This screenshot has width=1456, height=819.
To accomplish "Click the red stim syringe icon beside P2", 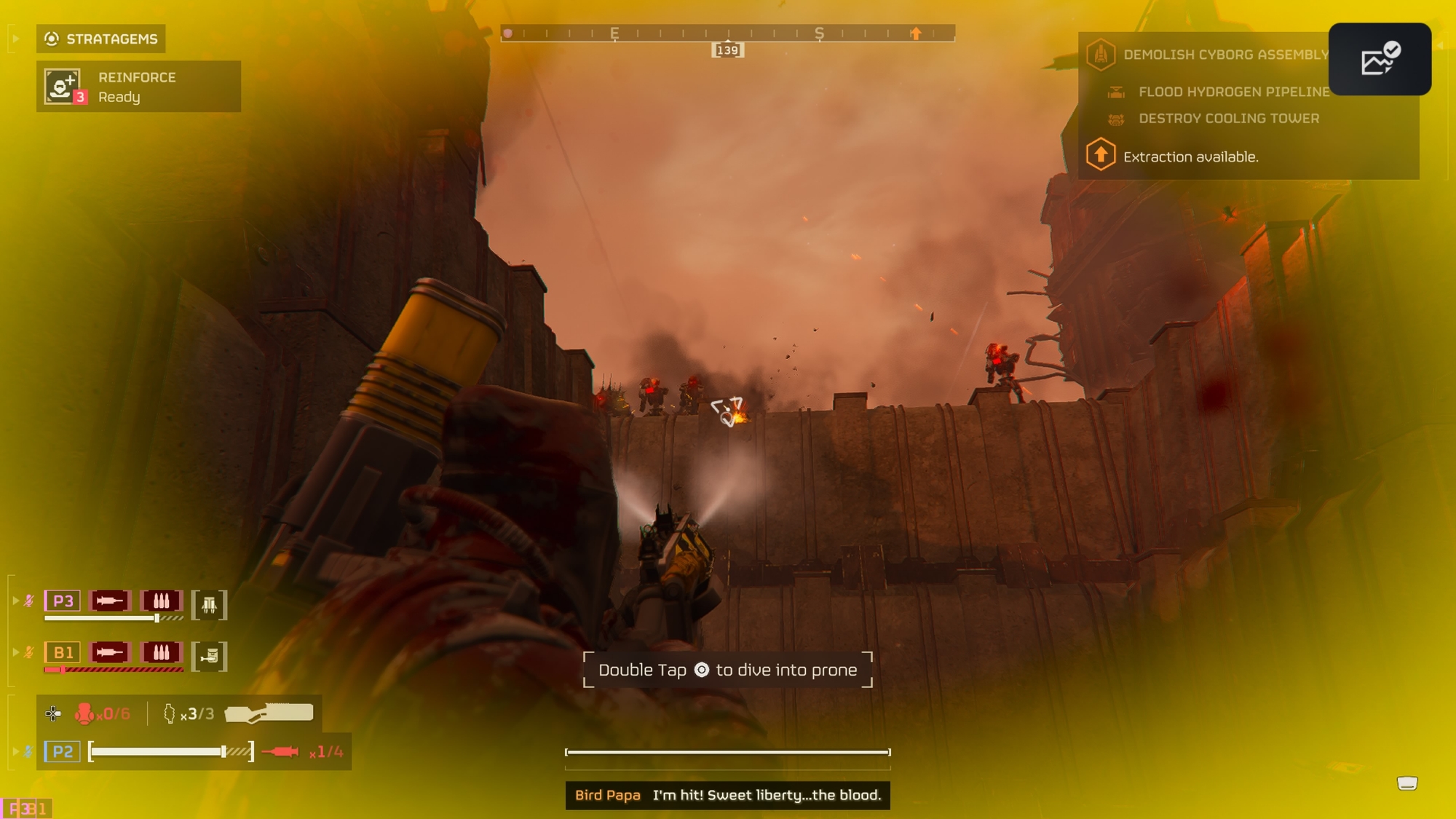I will pos(280,751).
